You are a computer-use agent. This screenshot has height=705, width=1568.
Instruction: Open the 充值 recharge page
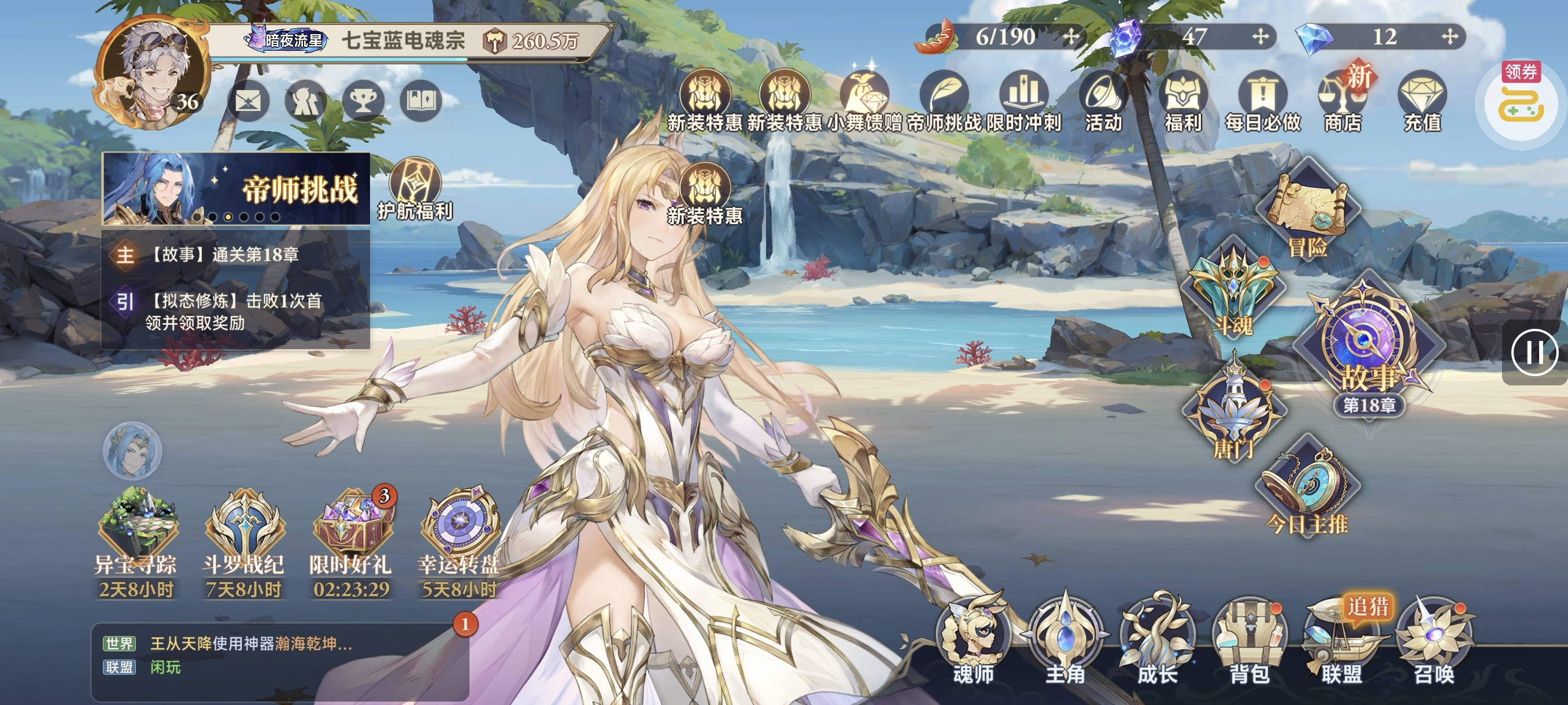(x=1422, y=101)
